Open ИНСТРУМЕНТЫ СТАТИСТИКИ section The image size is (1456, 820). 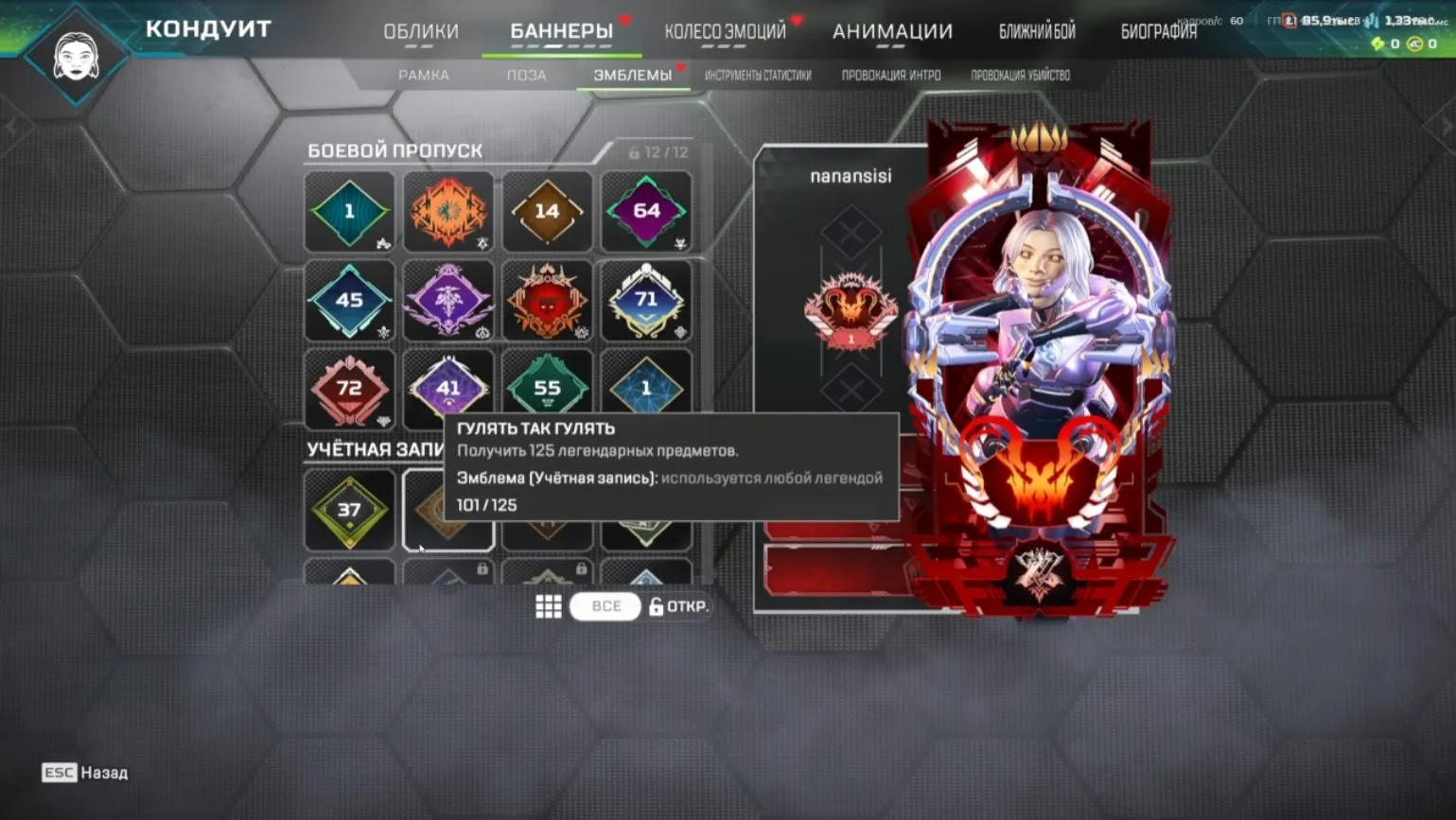[x=760, y=75]
